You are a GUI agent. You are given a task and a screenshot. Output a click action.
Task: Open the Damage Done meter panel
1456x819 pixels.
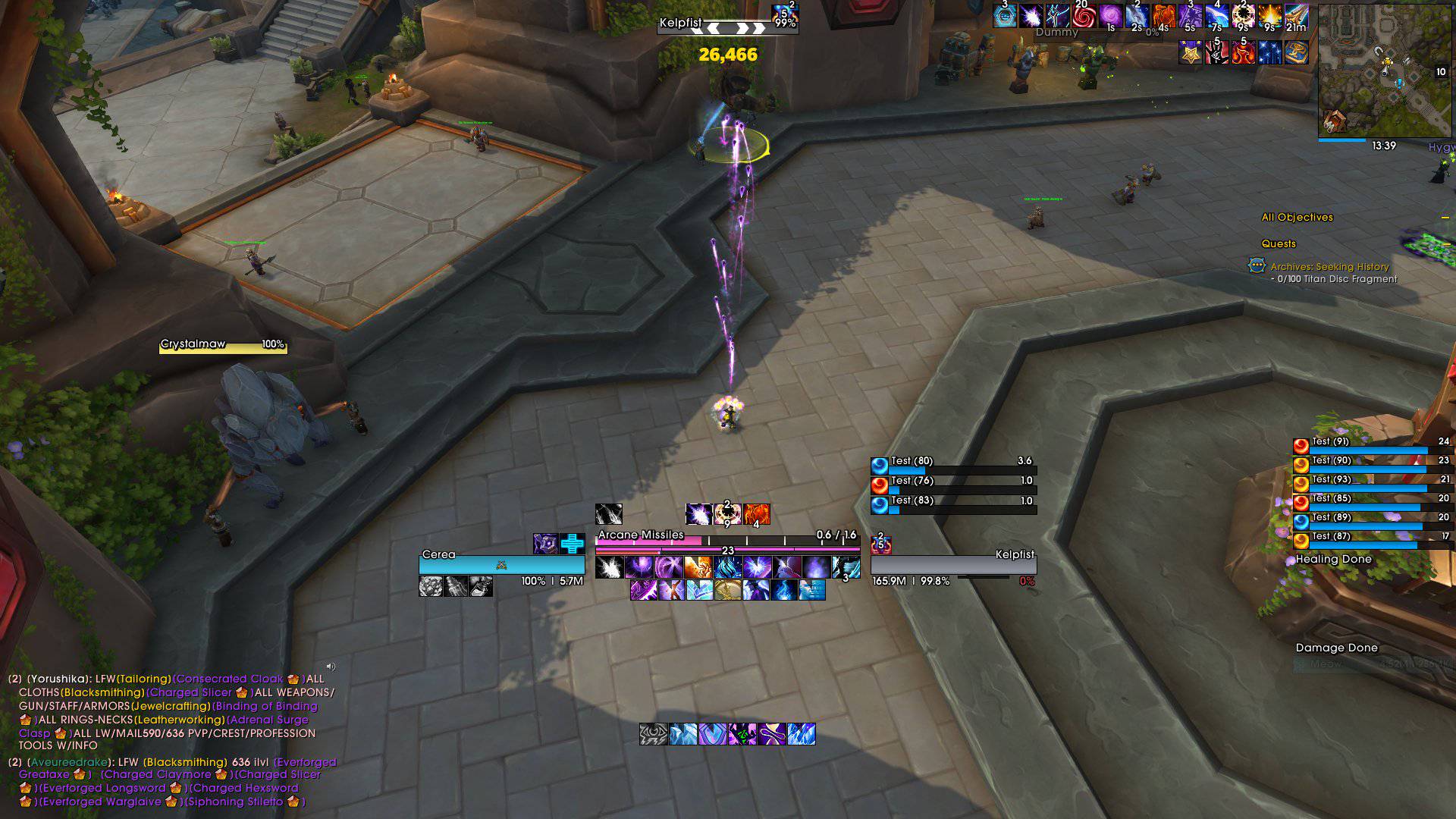click(x=1336, y=648)
